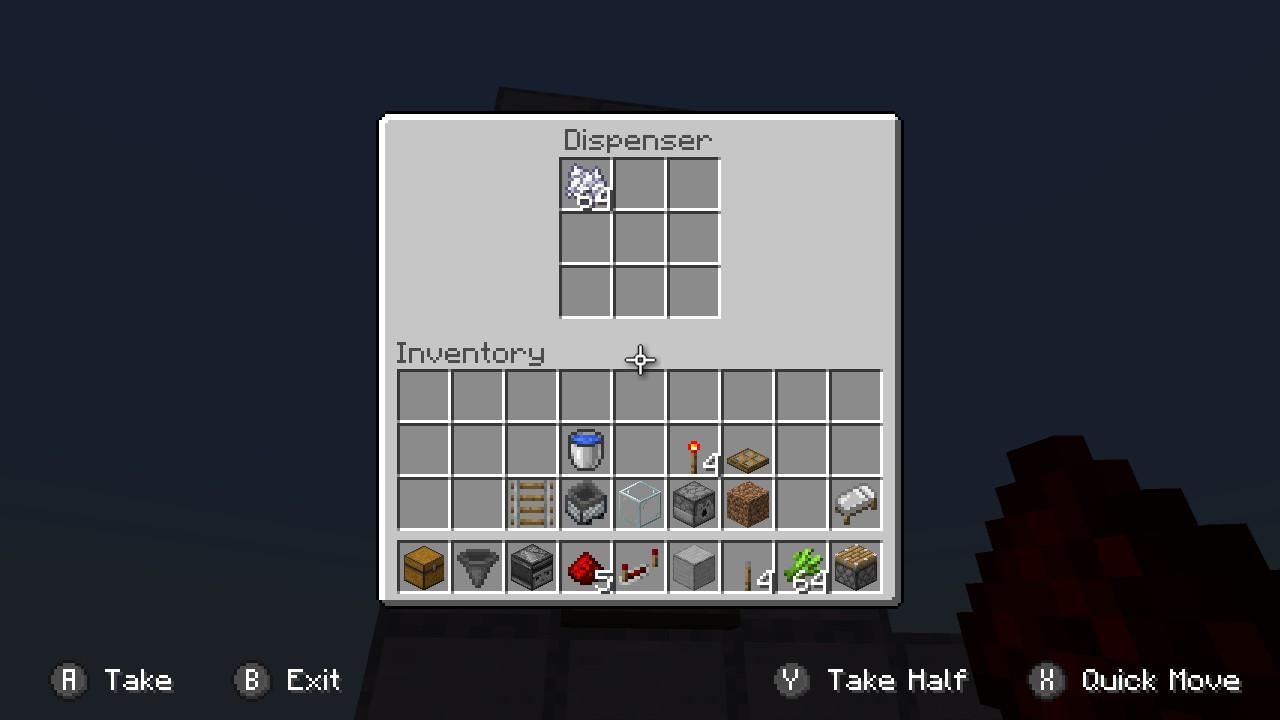Image resolution: width=1280 pixels, height=720 pixels.
Task: Pick up the redstone torch stack
Action: 694,451
